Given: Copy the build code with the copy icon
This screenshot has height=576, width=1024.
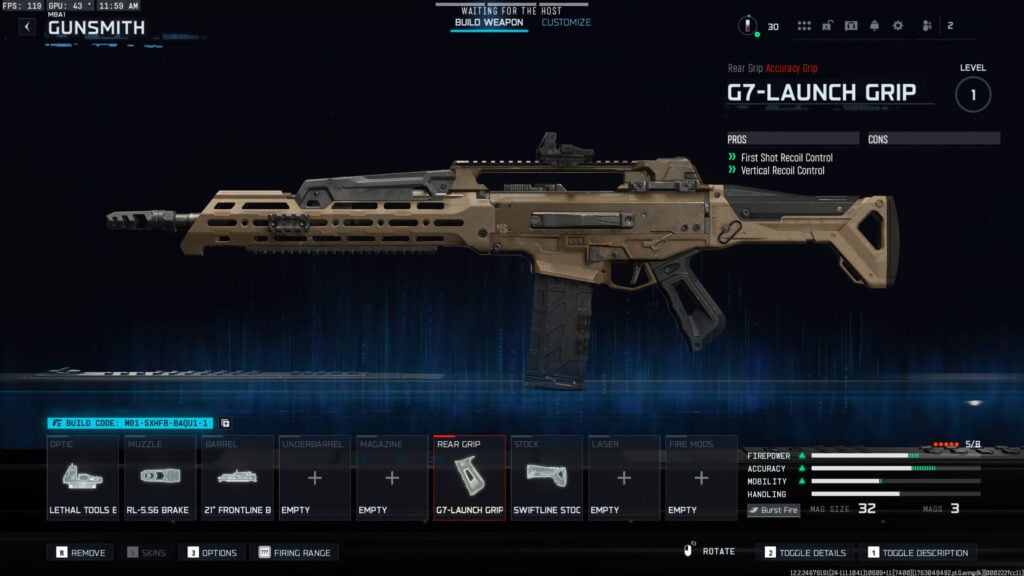Looking at the screenshot, I should tap(225, 423).
